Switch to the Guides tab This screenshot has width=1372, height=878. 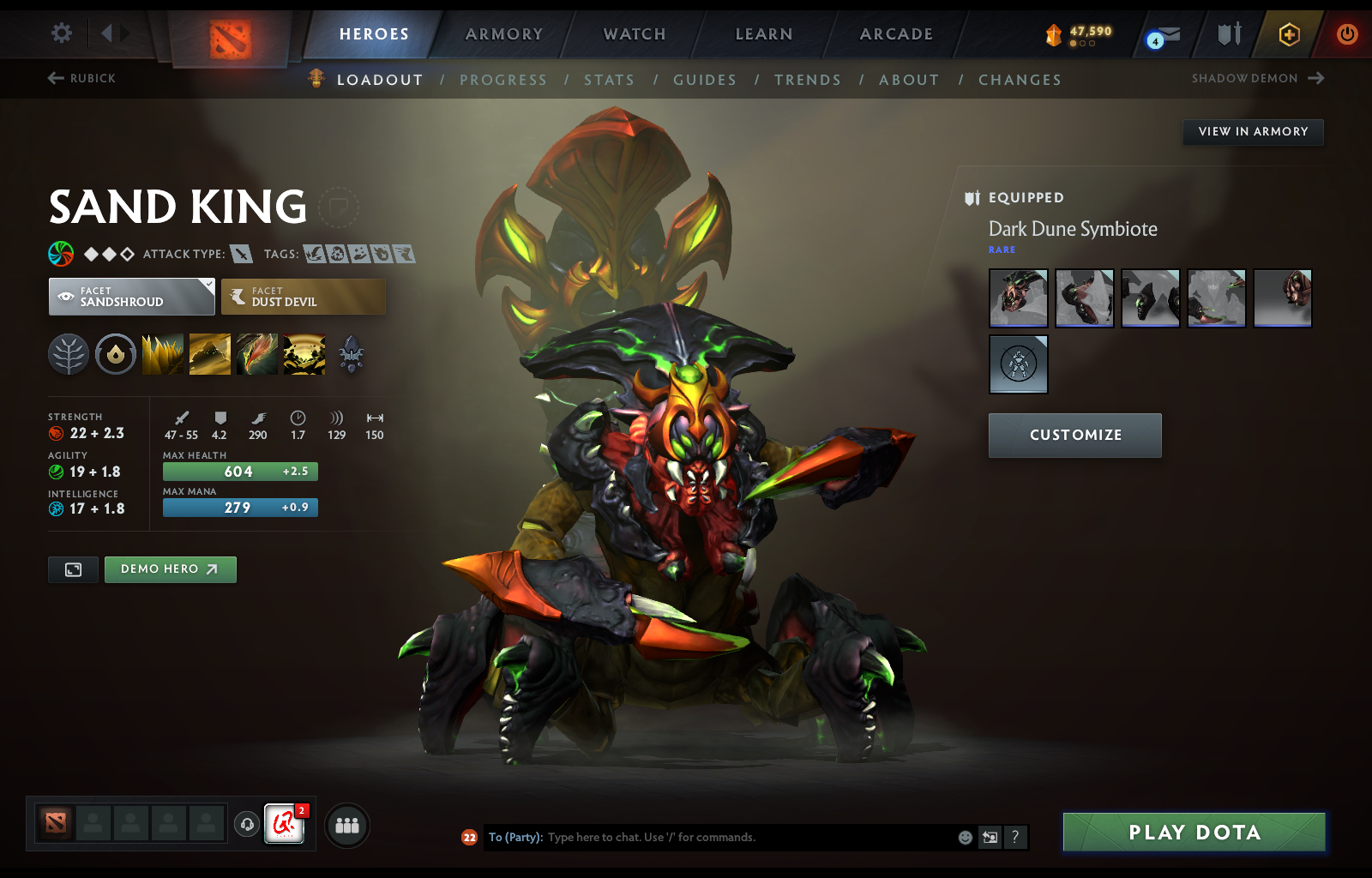pyautogui.click(x=705, y=79)
